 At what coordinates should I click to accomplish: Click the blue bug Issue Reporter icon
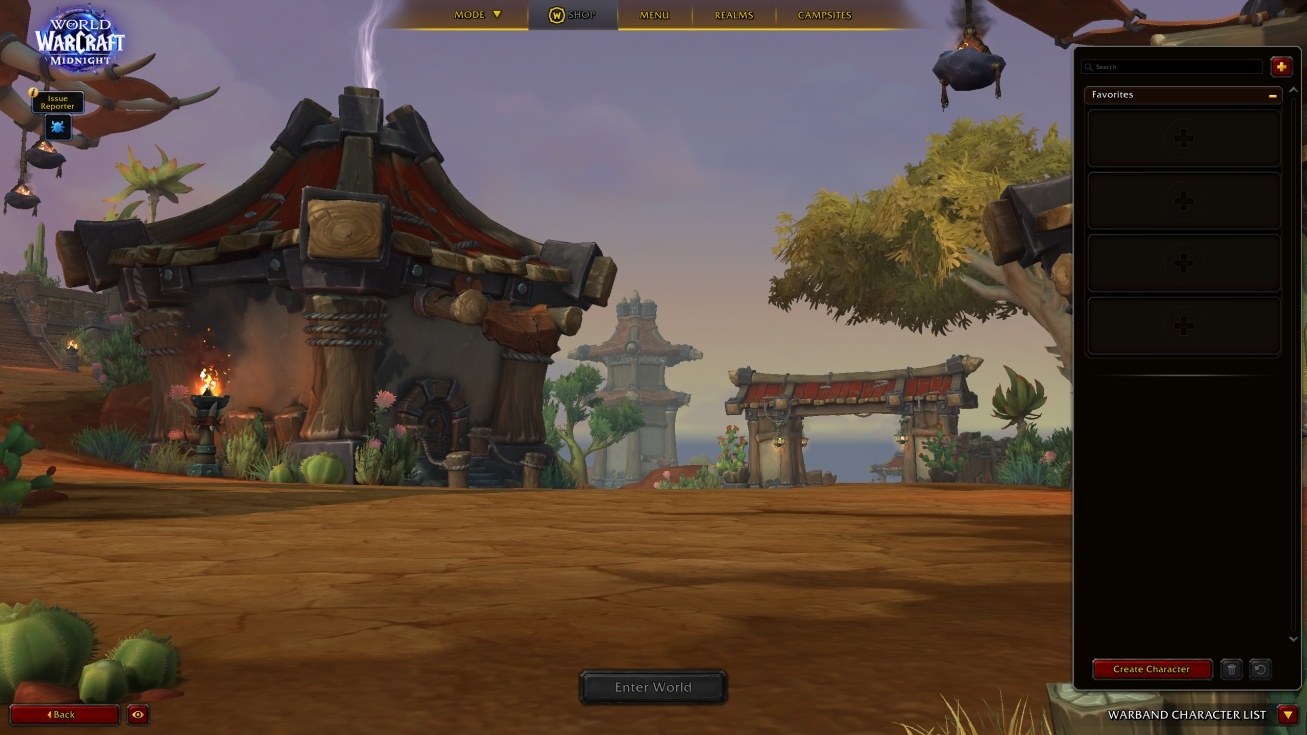click(57, 127)
